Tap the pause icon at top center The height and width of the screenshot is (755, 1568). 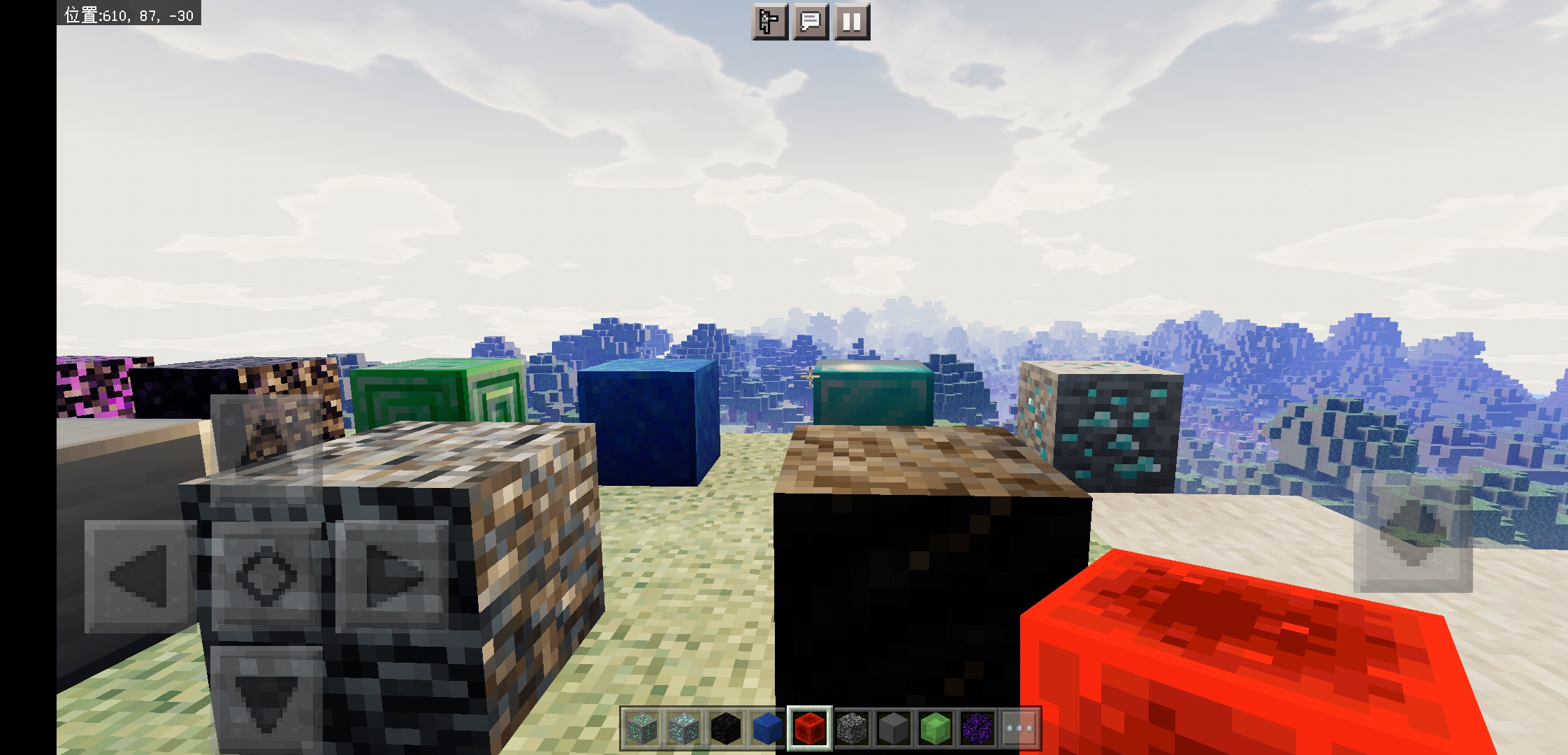(851, 22)
